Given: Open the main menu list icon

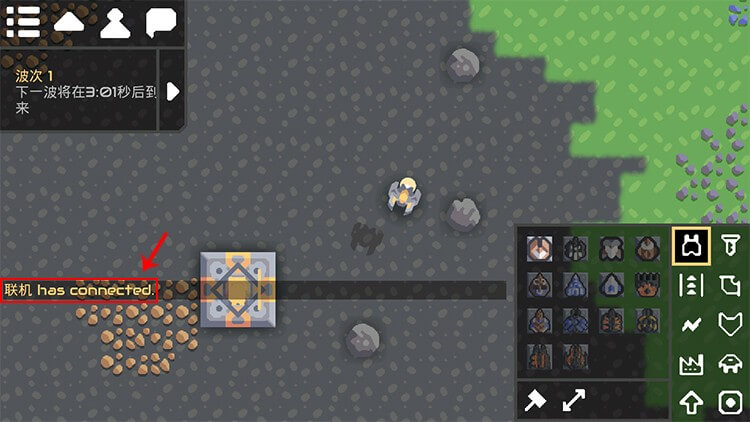Looking at the screenshot, I should (22, 22).
